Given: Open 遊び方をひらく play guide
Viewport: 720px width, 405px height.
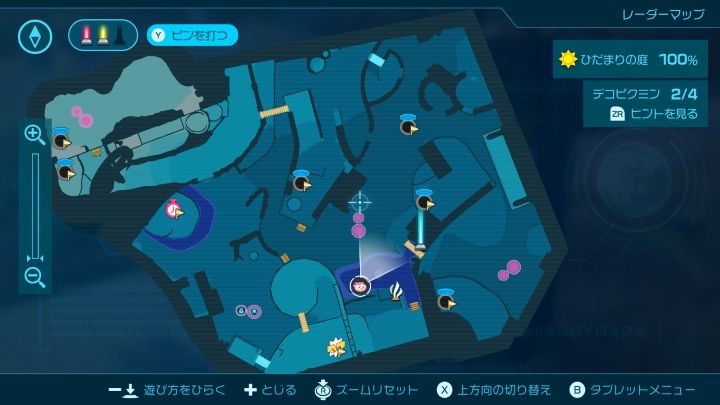Looking at the screenshot, I should pos(168,389).
